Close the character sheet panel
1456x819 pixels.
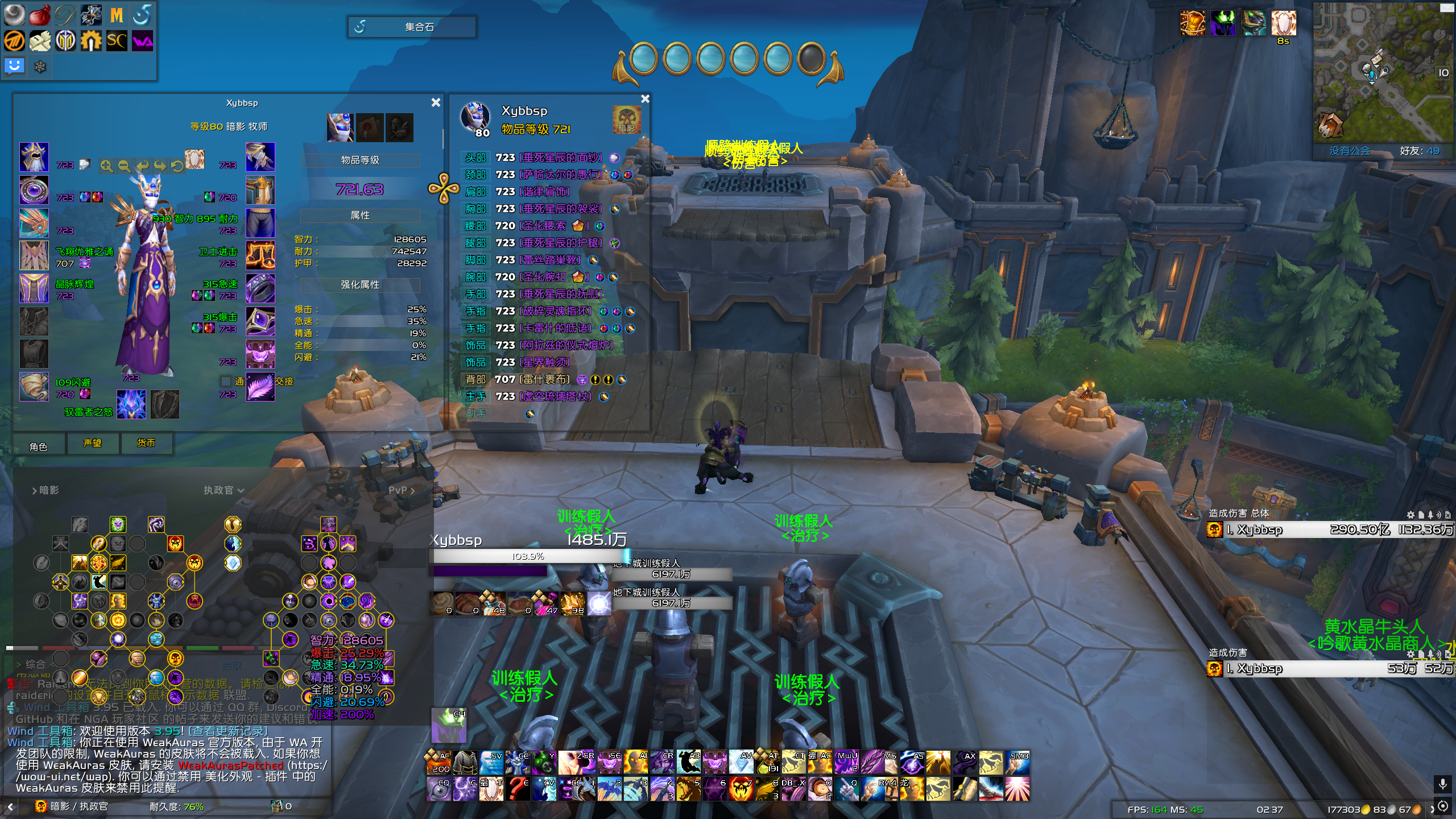[436, 102]
